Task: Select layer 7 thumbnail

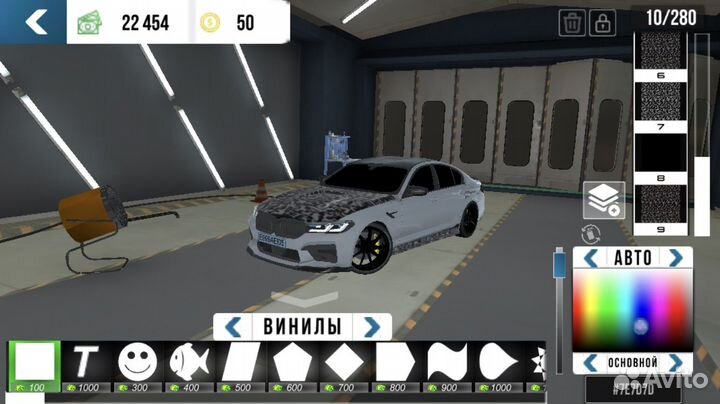Action: [x=660, y=106]
